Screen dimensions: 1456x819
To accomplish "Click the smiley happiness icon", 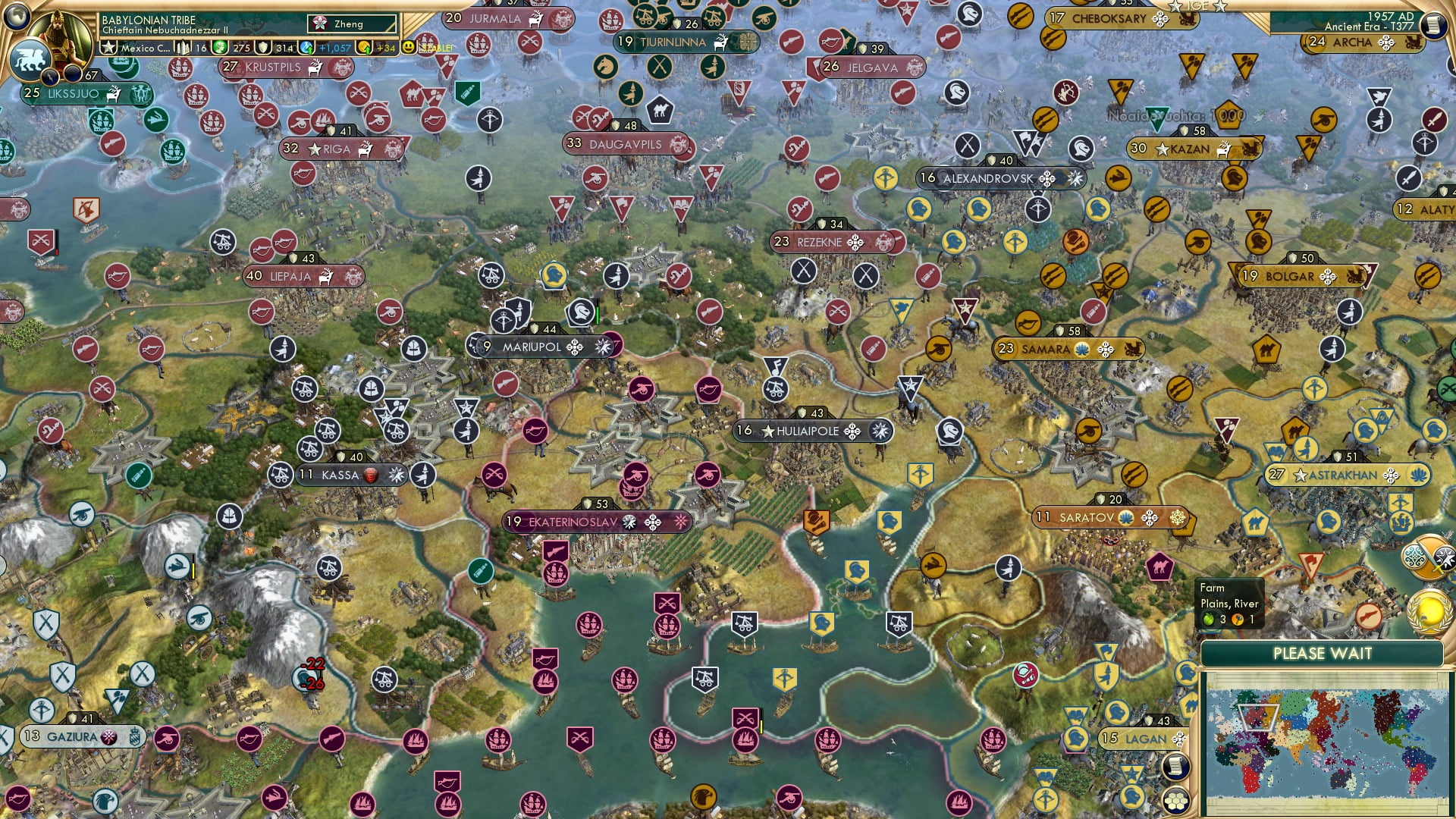I will click(408, 47).
